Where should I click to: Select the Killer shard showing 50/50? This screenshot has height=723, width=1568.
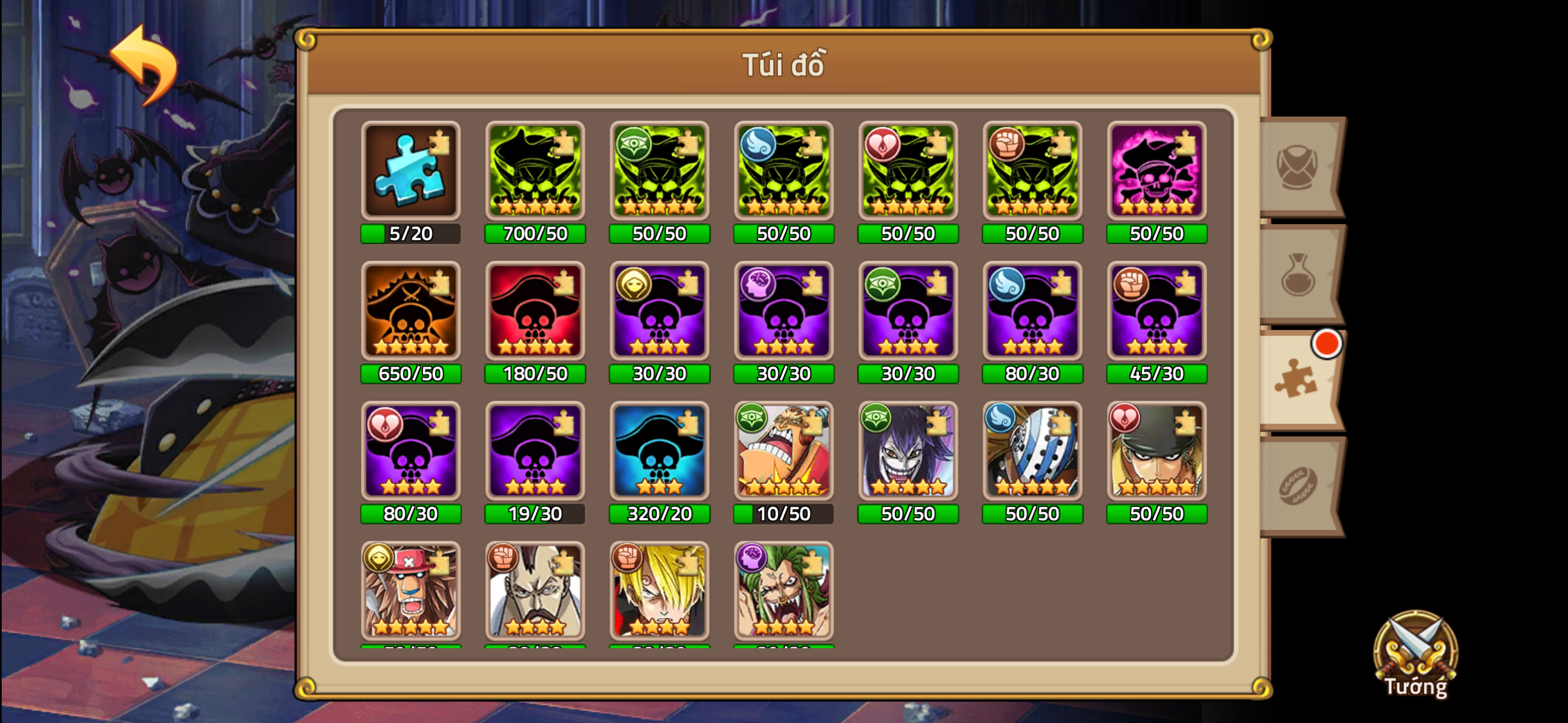tap(1032, 453)
